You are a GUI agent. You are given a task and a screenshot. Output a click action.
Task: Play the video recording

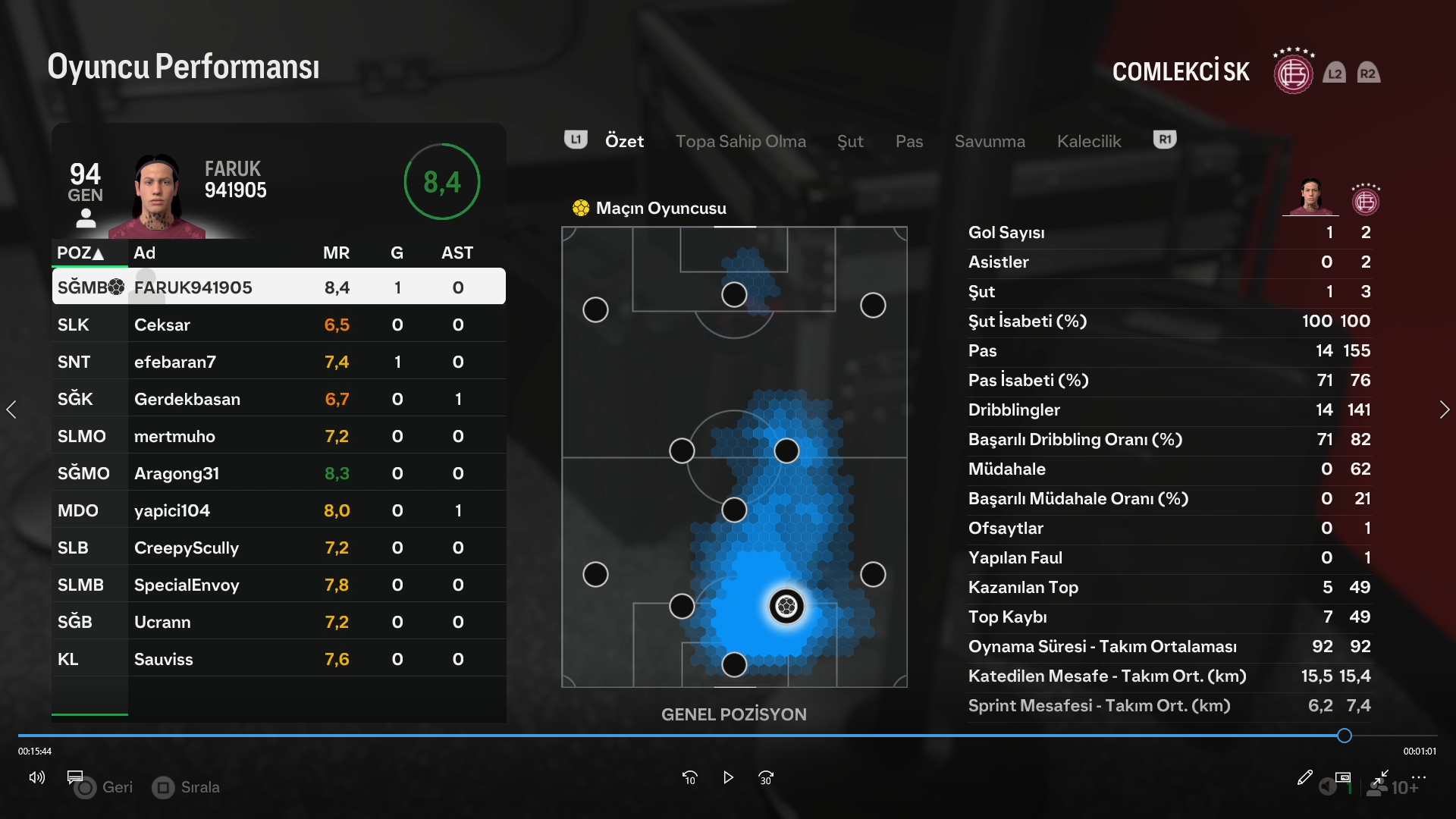click(728, 777)
